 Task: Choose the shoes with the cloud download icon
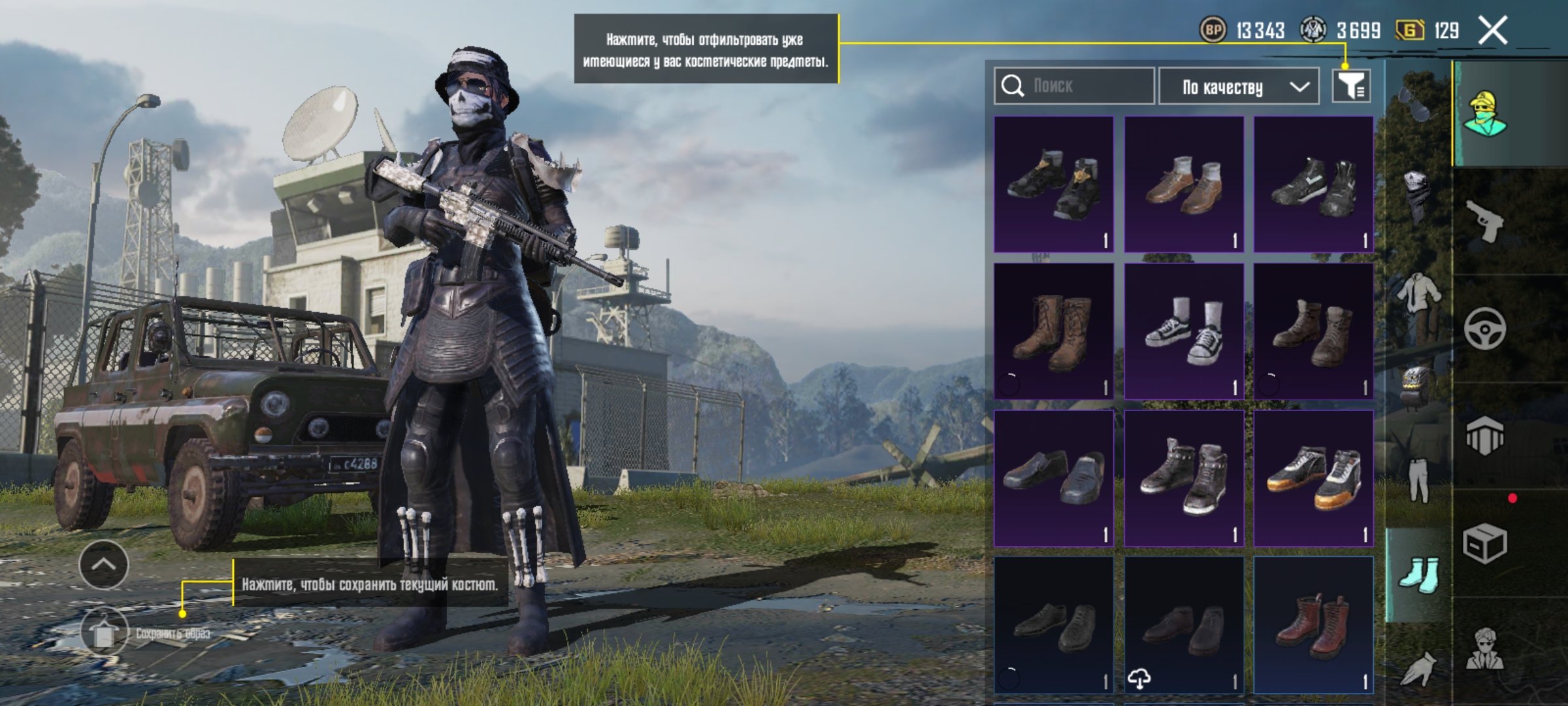click(x=1183, y=625)
